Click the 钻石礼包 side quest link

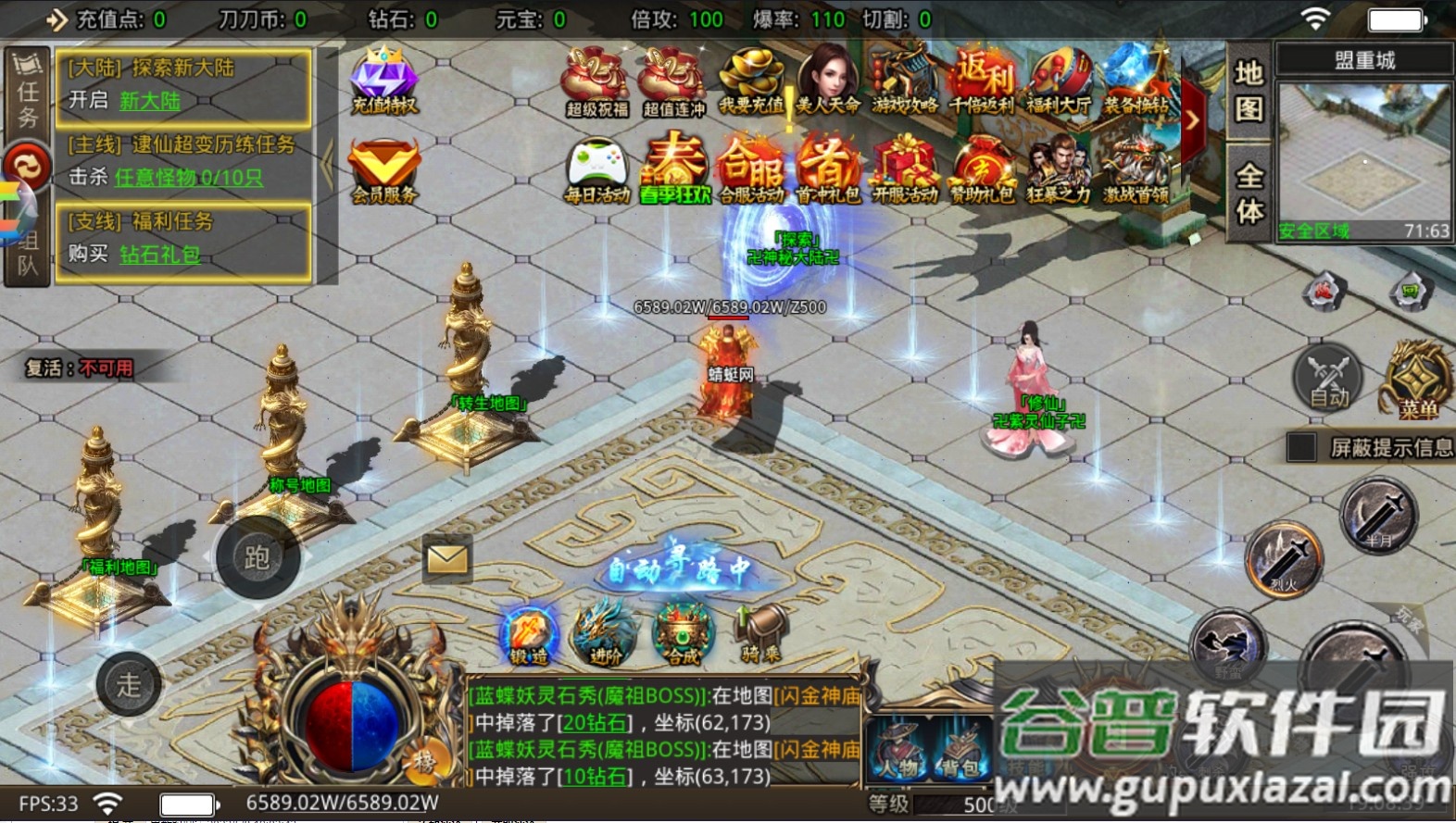pos(159,254)
